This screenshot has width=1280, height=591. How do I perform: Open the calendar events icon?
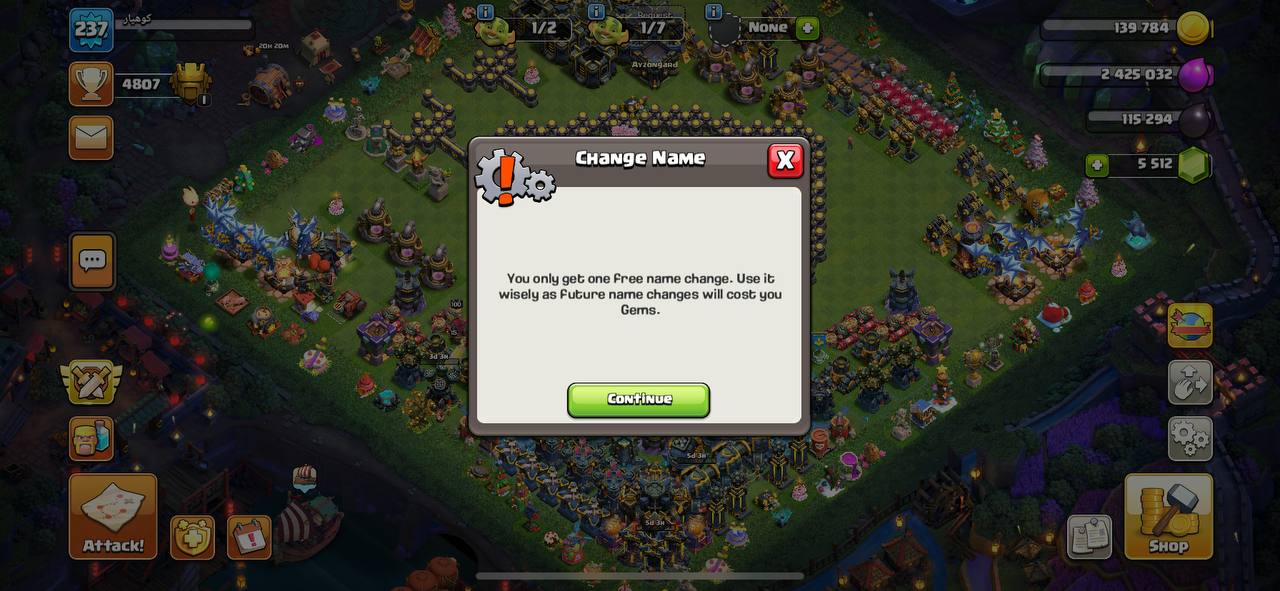(249, 538)
